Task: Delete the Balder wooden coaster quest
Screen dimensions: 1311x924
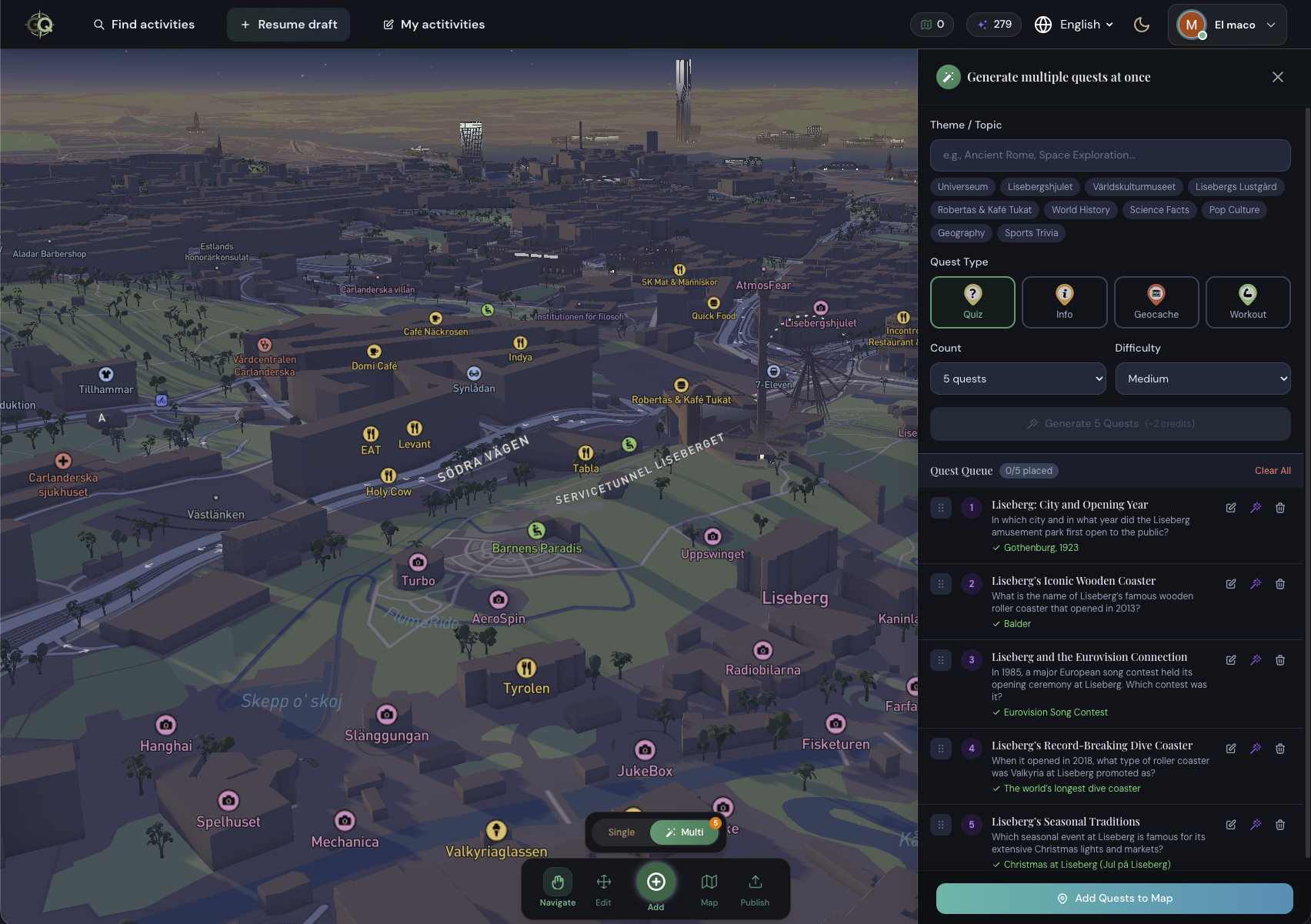Action: 1280,584
